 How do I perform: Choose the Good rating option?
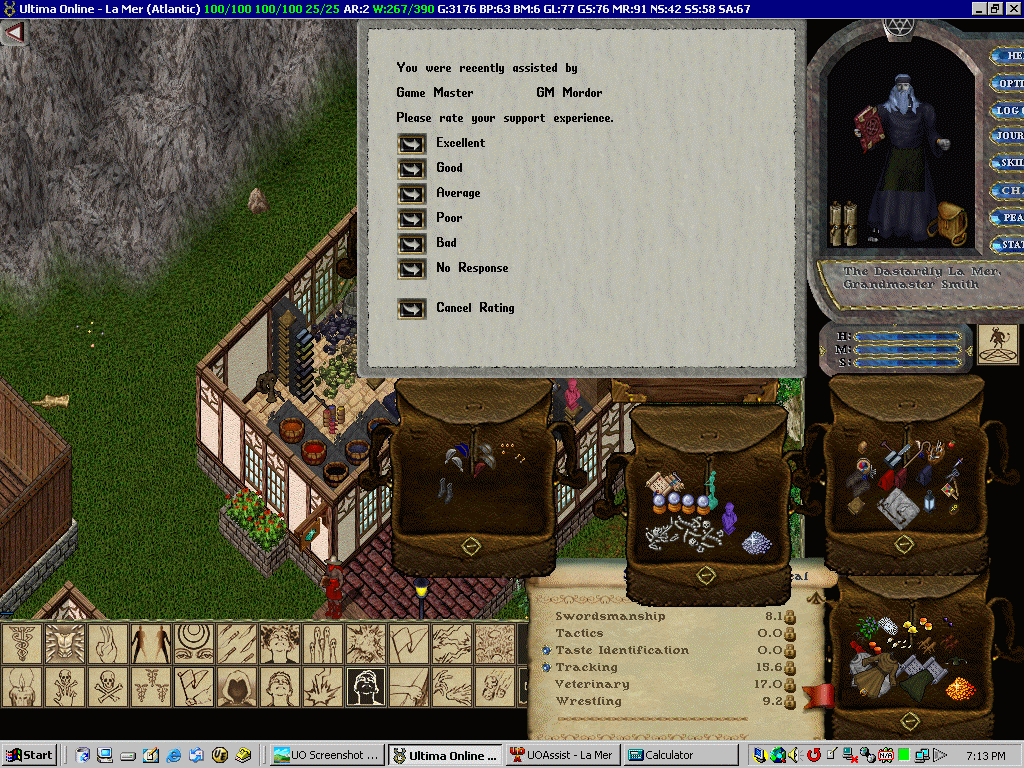[411, 169]
